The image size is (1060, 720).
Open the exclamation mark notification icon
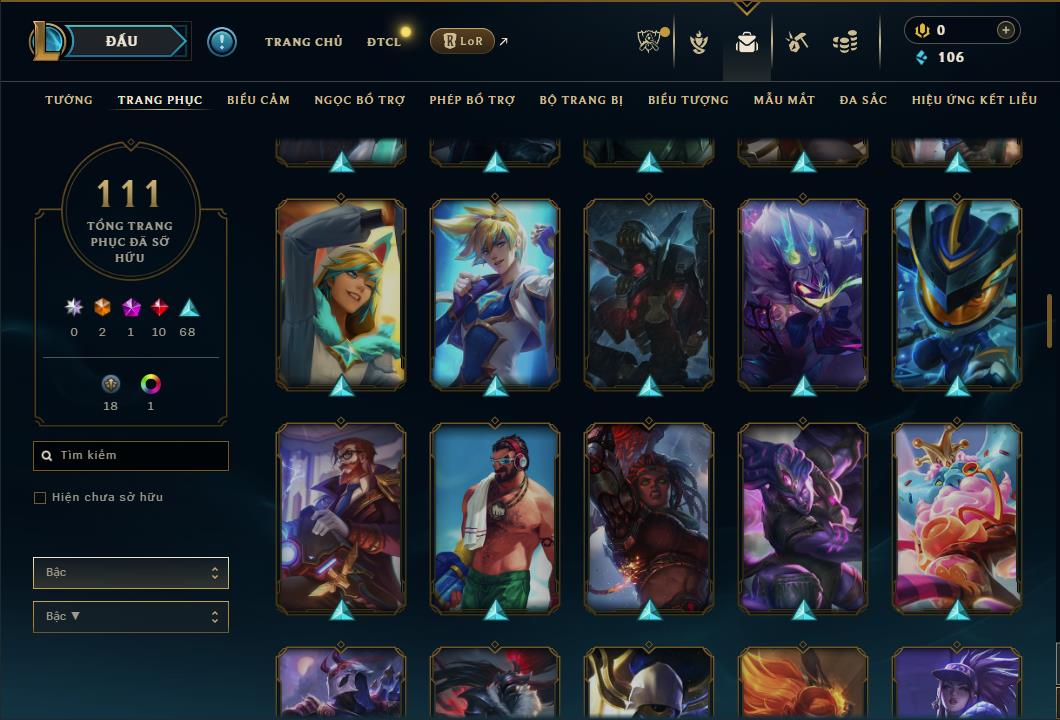coord(222,42)
